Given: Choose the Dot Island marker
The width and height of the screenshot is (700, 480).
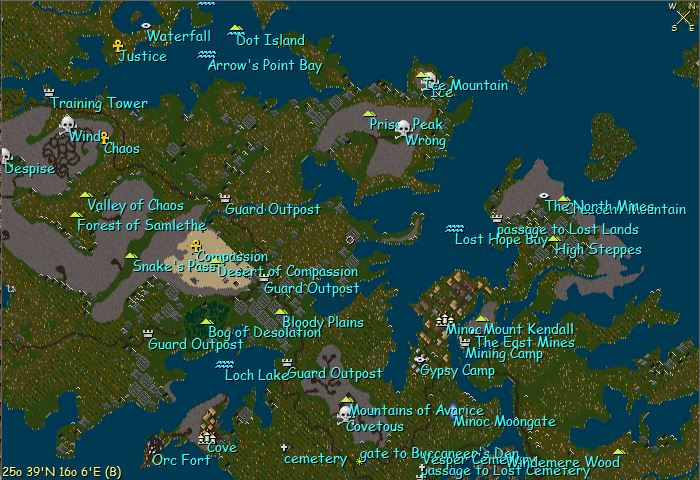Looking at the screenshot, I should coord(236,29).
